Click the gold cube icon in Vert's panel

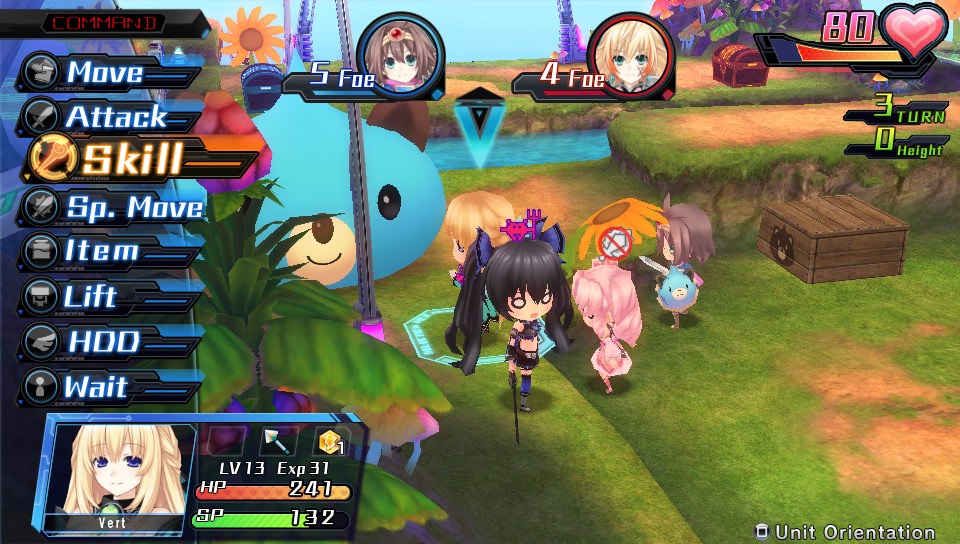click(331, 441)
